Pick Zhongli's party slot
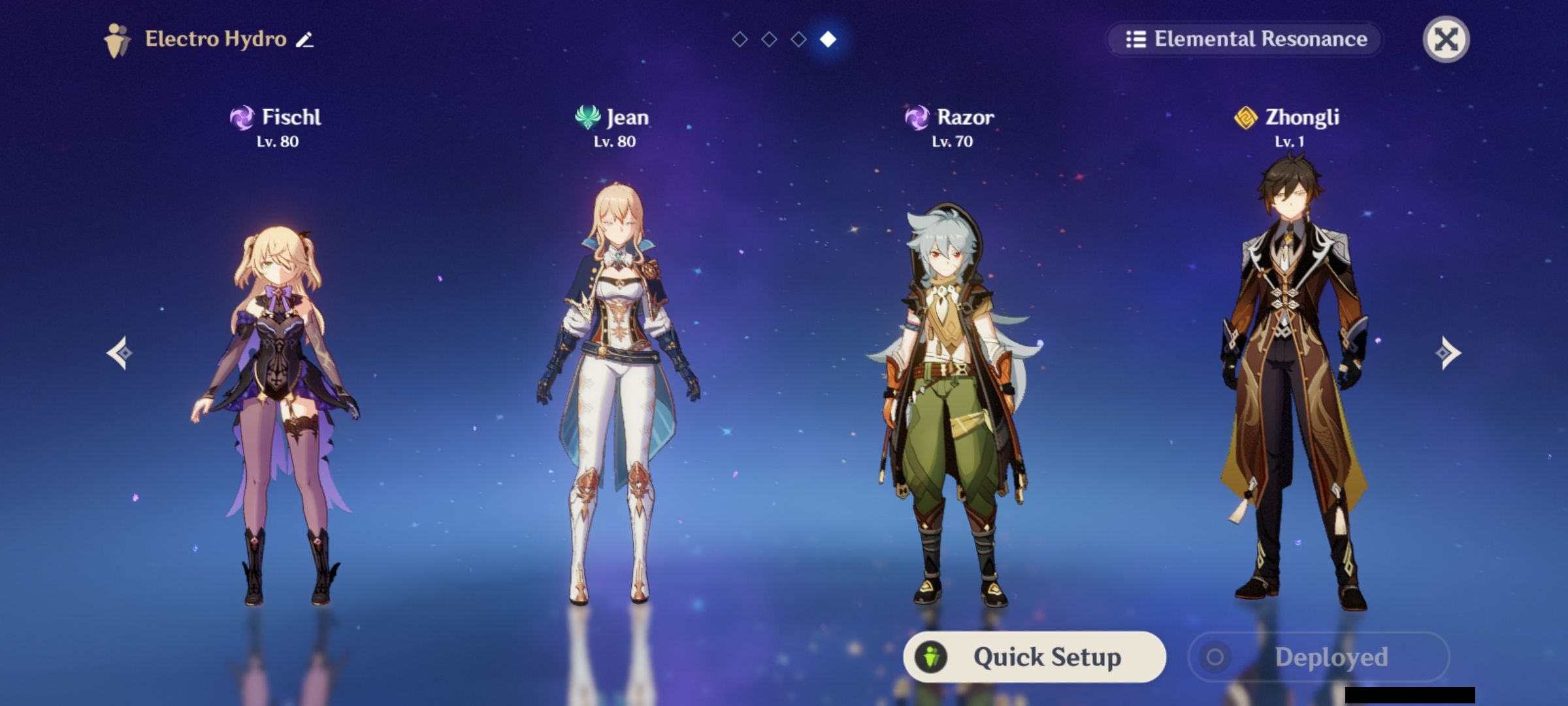 point(1290,392)
